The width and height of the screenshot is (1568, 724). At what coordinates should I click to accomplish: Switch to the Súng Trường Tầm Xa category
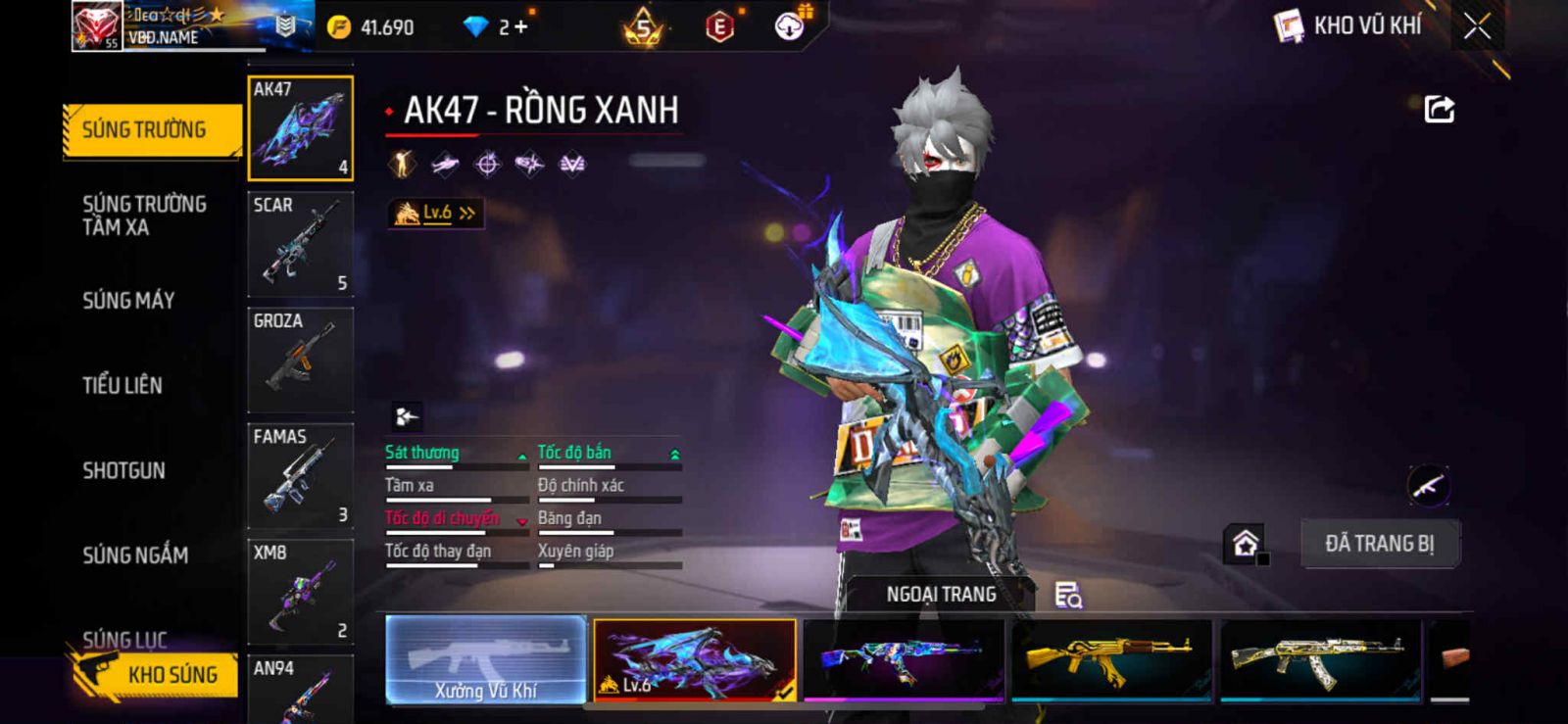144,216
